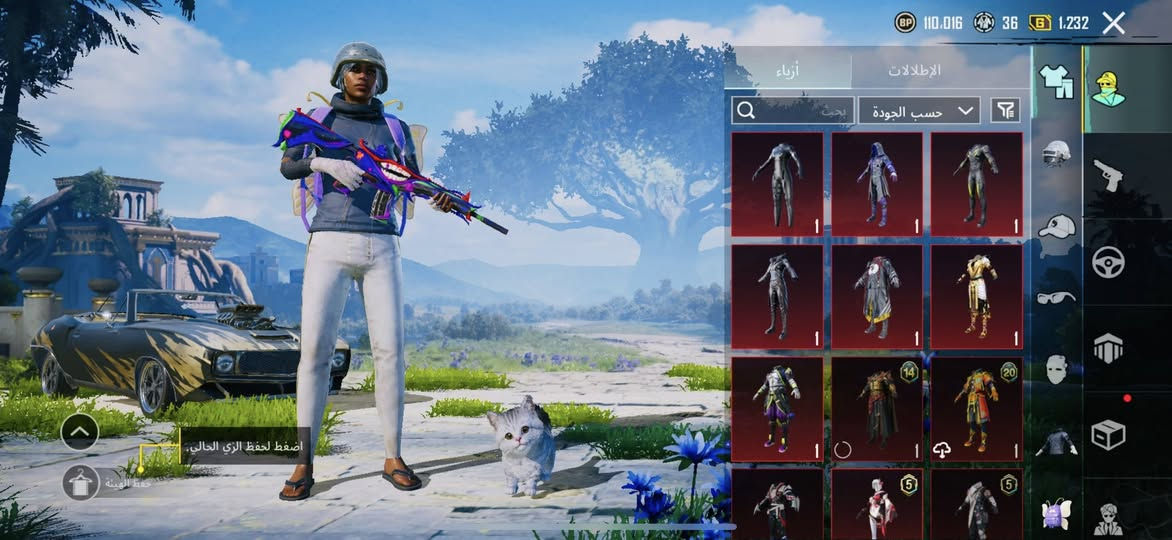
Task: Select the blue hooded outfit
Action: tap(877, 184)
